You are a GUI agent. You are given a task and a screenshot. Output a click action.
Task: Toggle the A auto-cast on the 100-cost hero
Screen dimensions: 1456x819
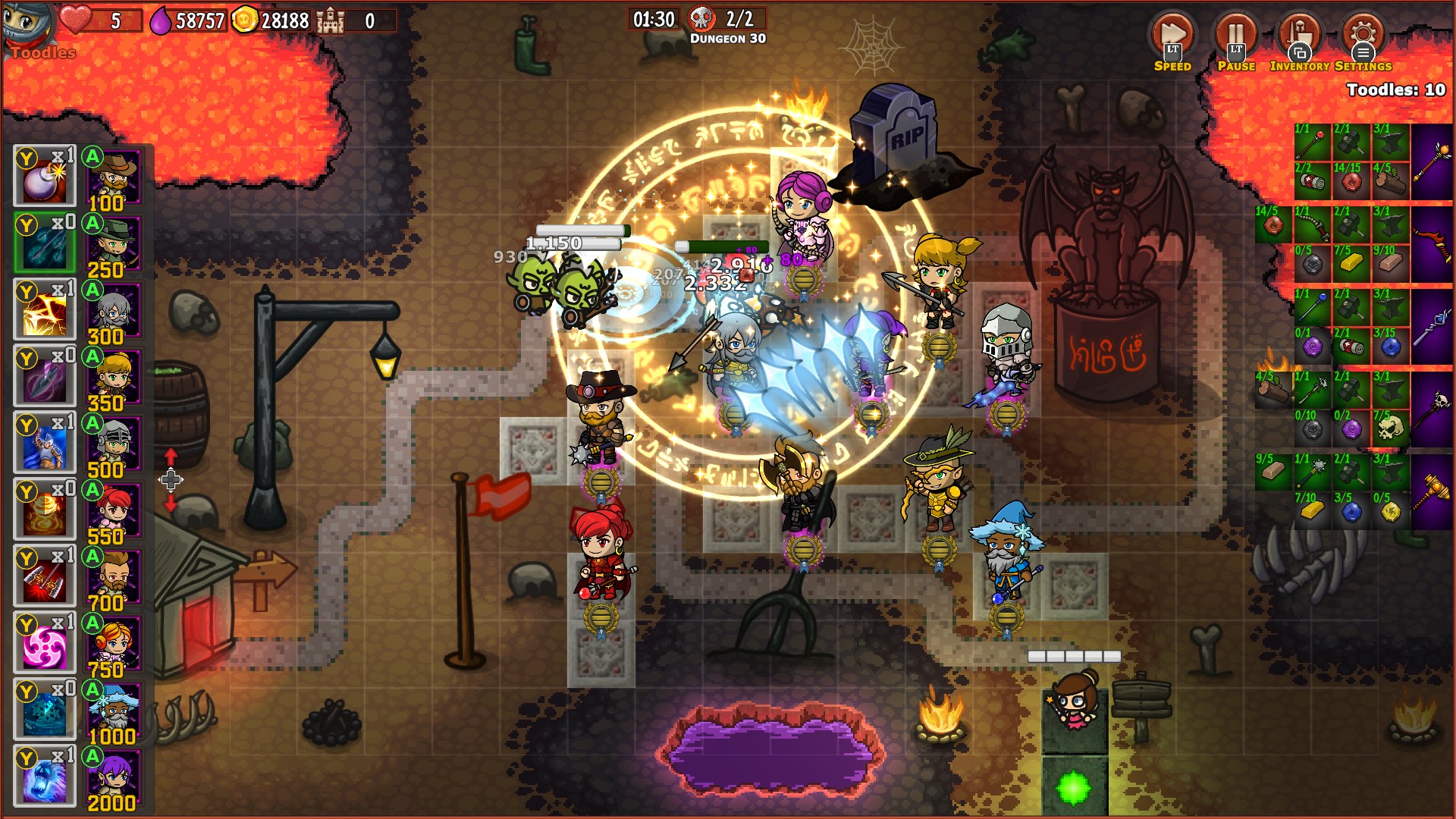point(93,157)
